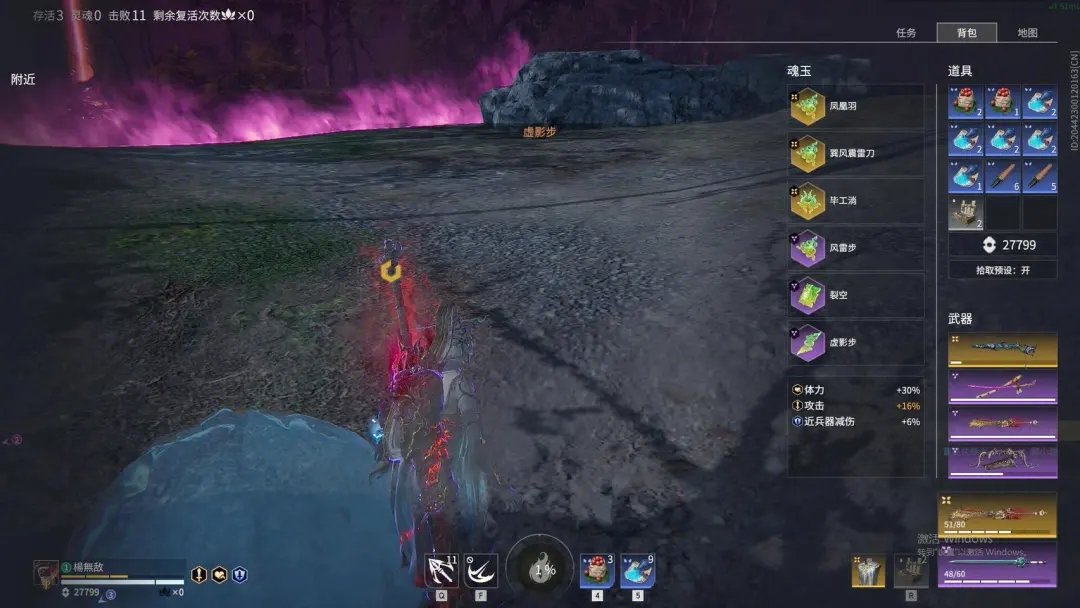Image resolution: width=1080 pixels, height=608 pixels.
Task: Use the red health item on hotbar
Action: 597,571
